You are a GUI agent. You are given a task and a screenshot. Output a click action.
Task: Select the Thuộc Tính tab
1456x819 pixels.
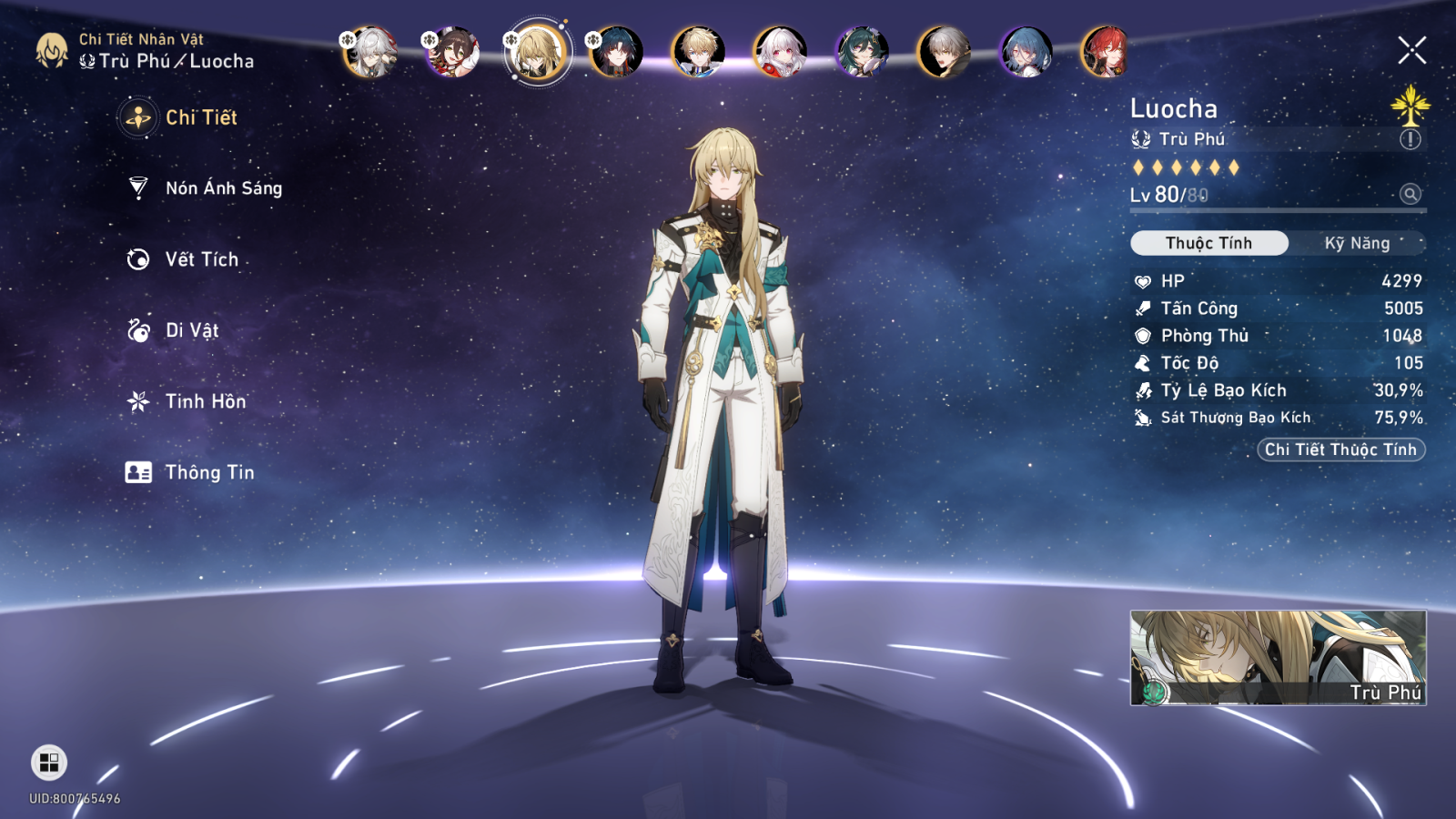[1208, 243]
